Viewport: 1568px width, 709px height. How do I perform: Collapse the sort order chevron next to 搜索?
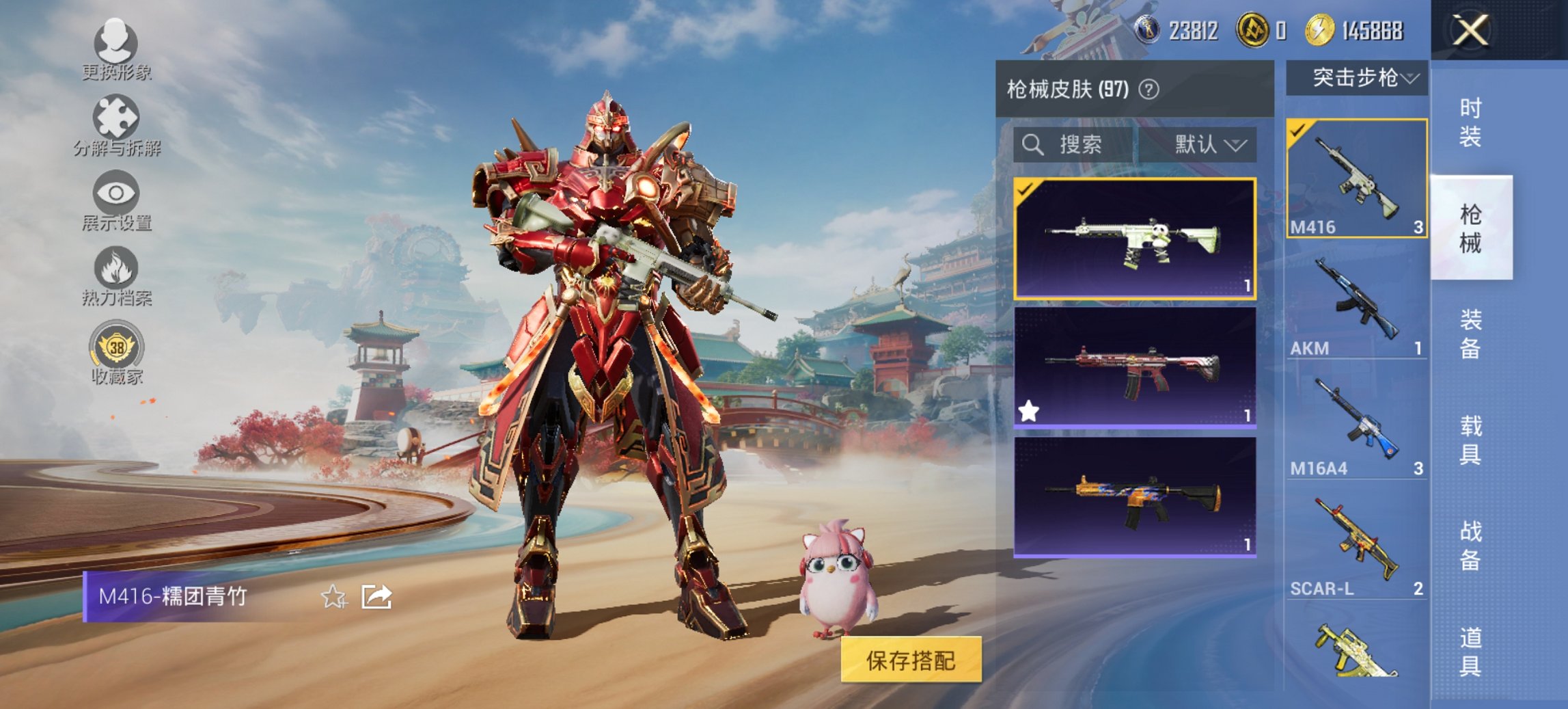pos(1237,146)
